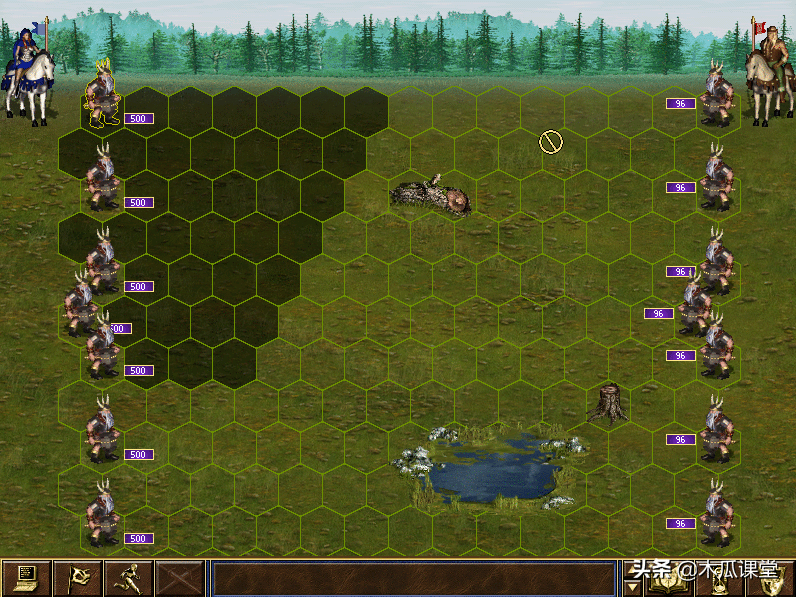Open the combat options computer button
796x597 pixels.
[26, 578]
